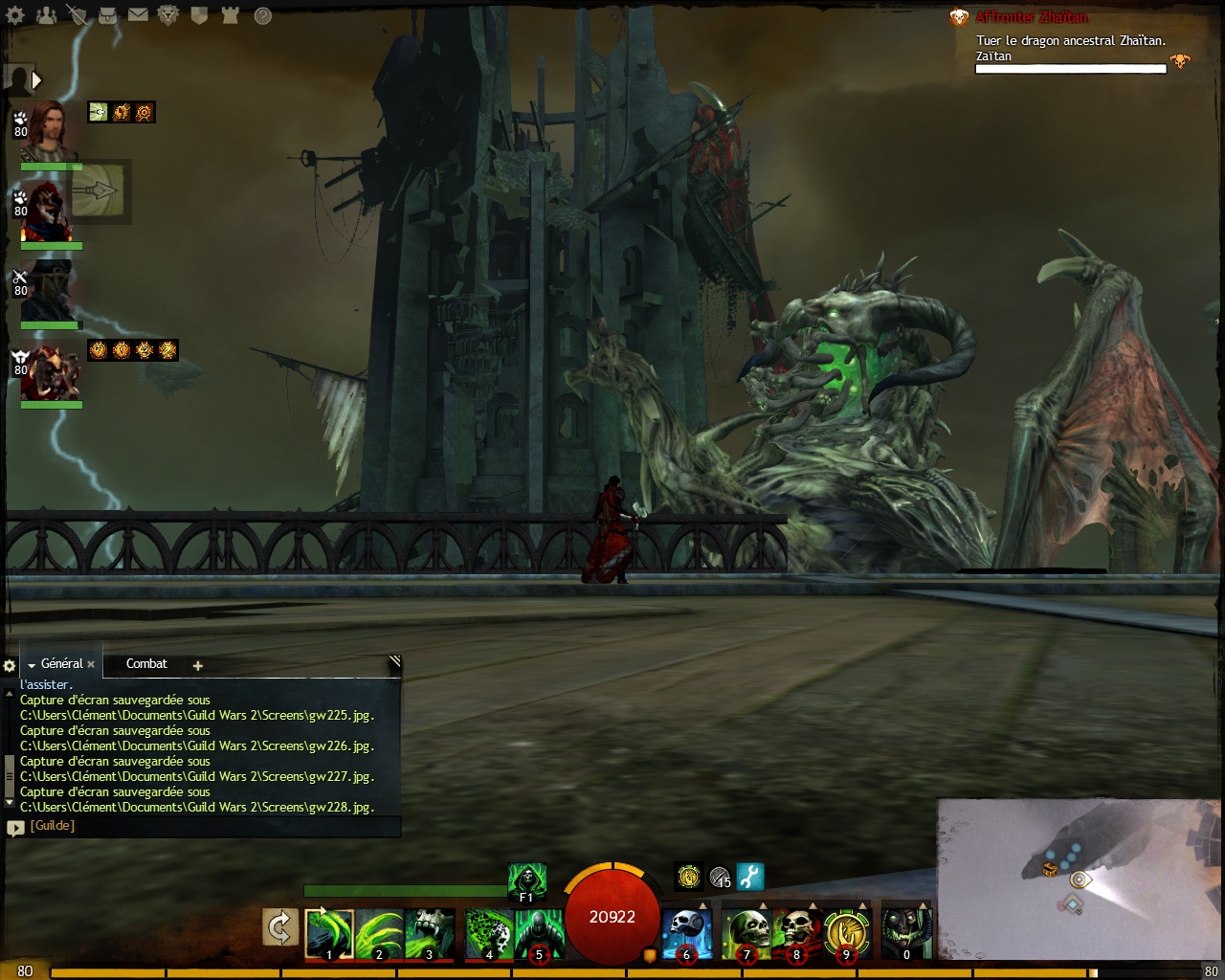Open the hero sword-and-shield panel
The height and width of the screenshot is (980, 1225).
(x=77, y=14)
